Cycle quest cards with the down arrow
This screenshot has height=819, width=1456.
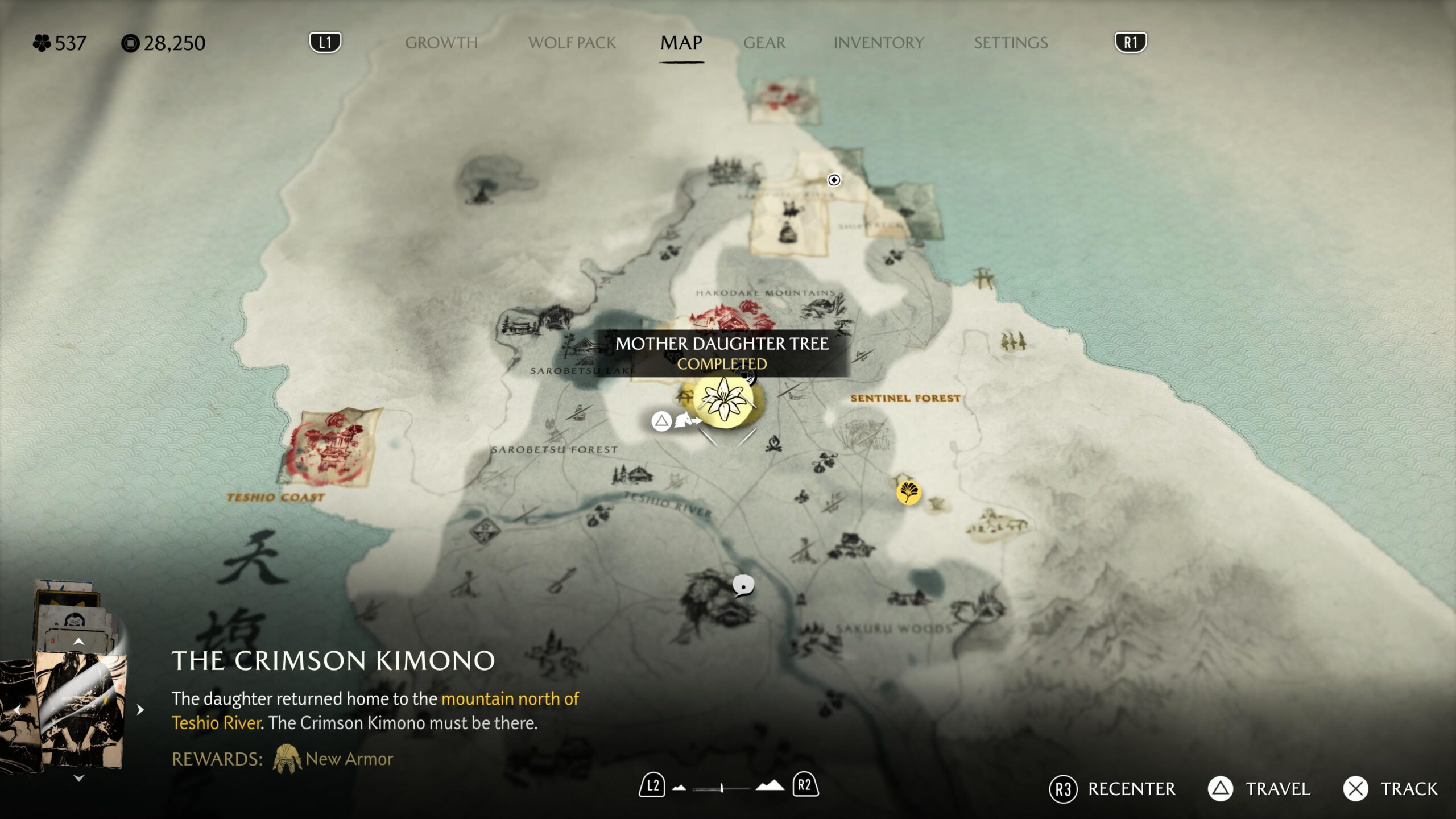[x=79, y=778]
